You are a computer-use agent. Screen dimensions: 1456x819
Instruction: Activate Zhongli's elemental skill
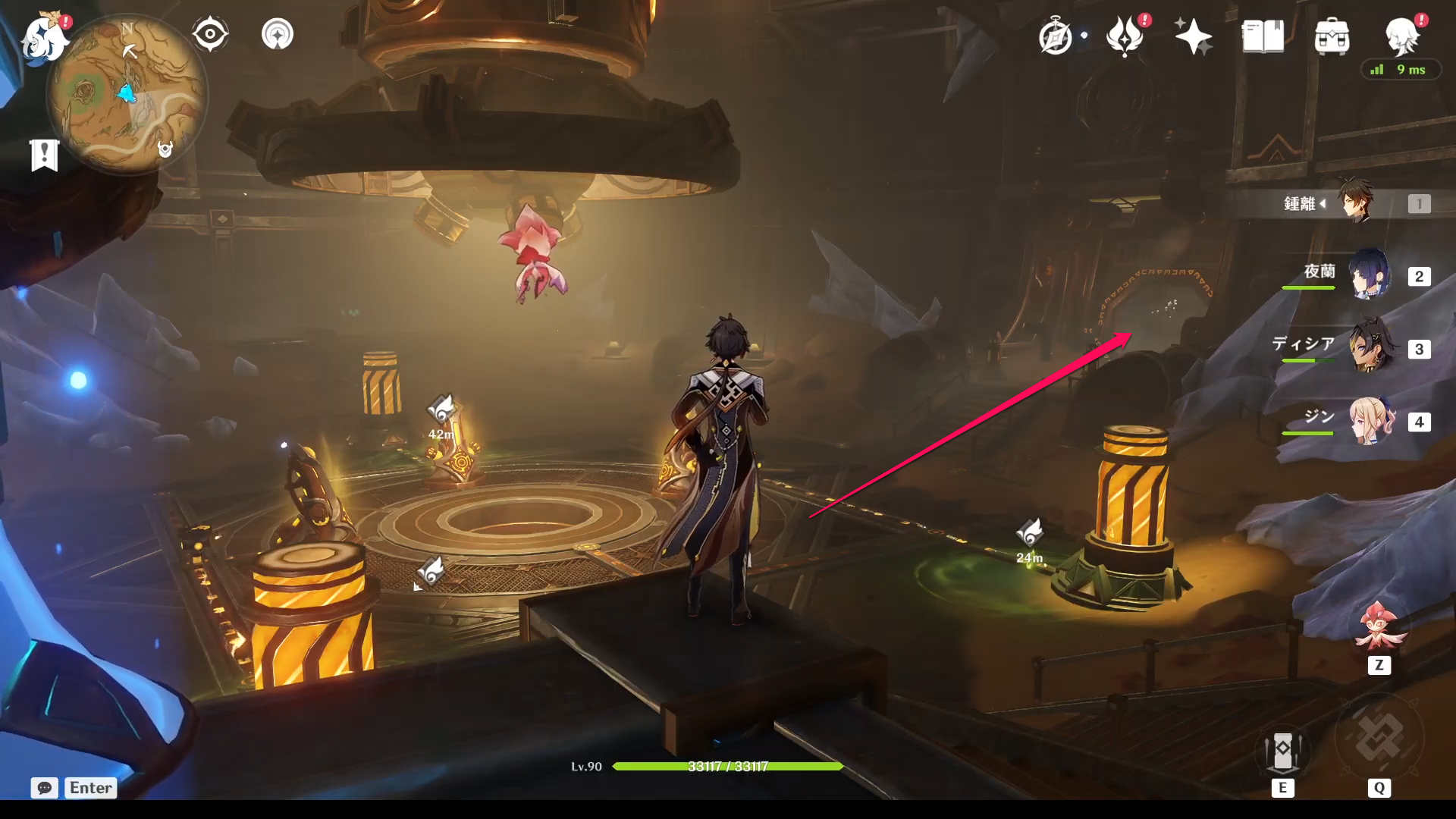[1283, 752]
